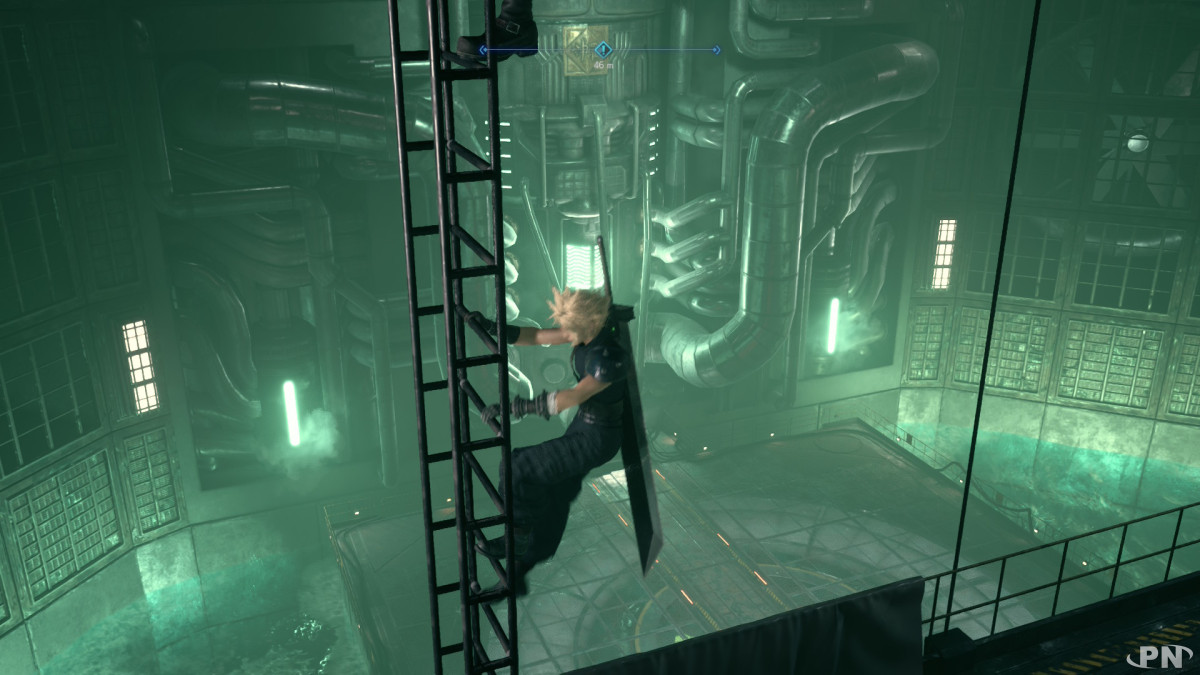Click the compass bar's right arrow end
This screenshot has height=675, width=1200.
pos(716,49)
